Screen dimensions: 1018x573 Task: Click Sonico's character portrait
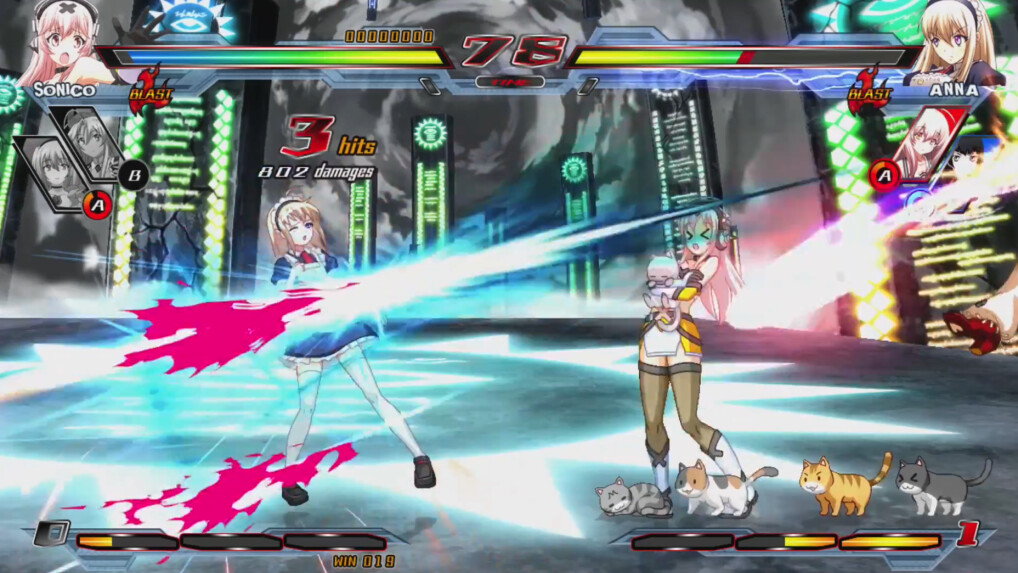tap(62, 42)
